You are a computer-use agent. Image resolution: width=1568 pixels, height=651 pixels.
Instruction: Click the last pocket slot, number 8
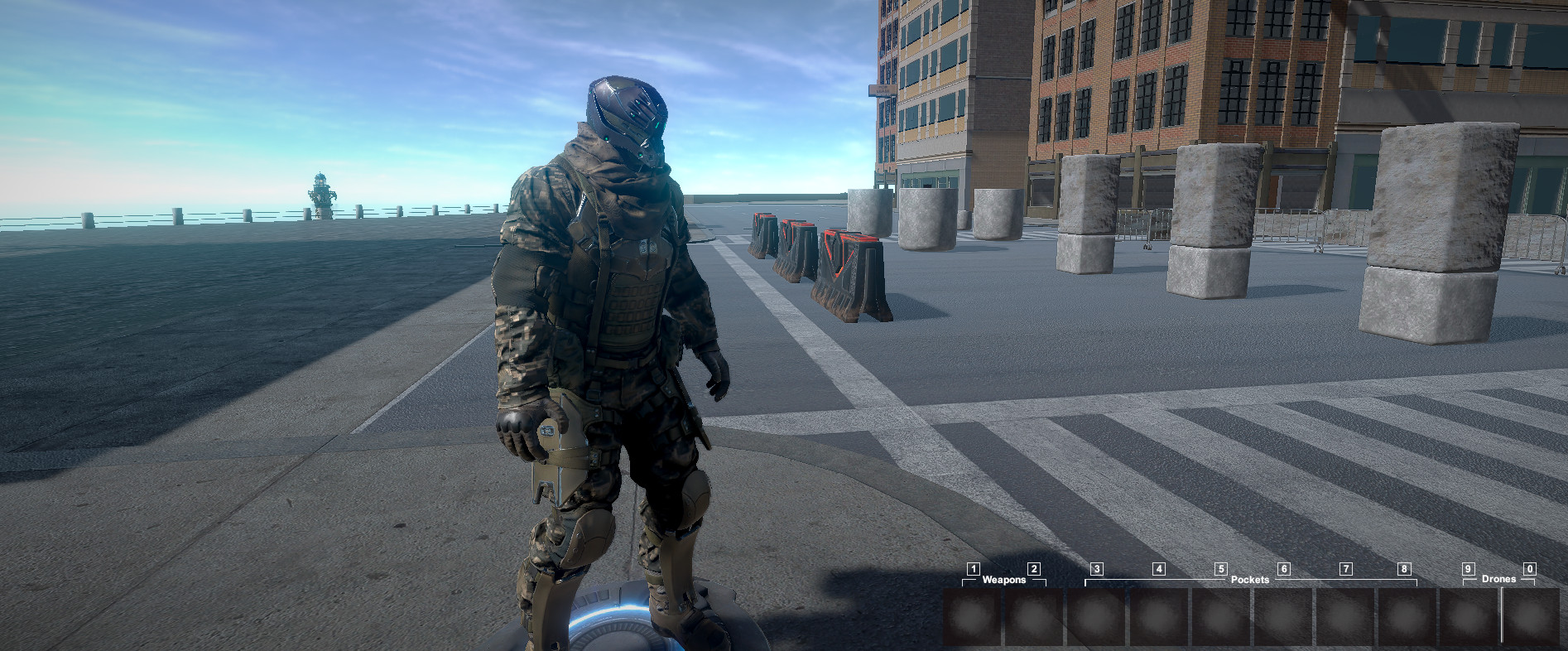tap(1406, 617)
